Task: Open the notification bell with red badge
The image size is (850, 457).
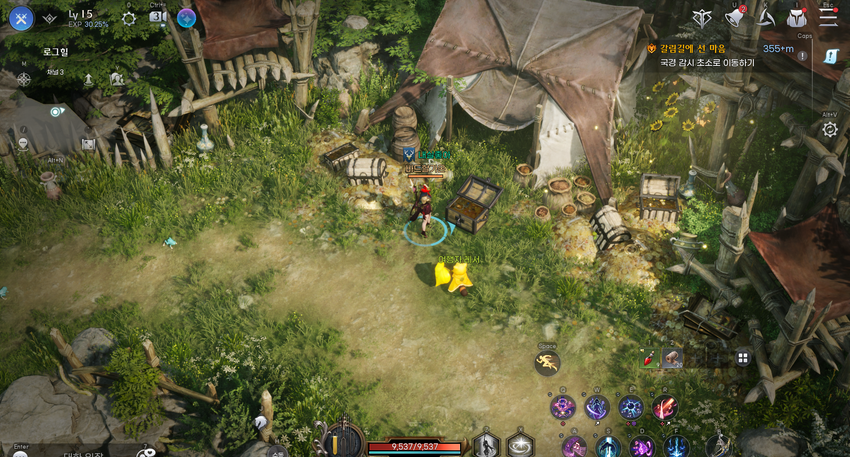Action: click(x=735, y=17)
